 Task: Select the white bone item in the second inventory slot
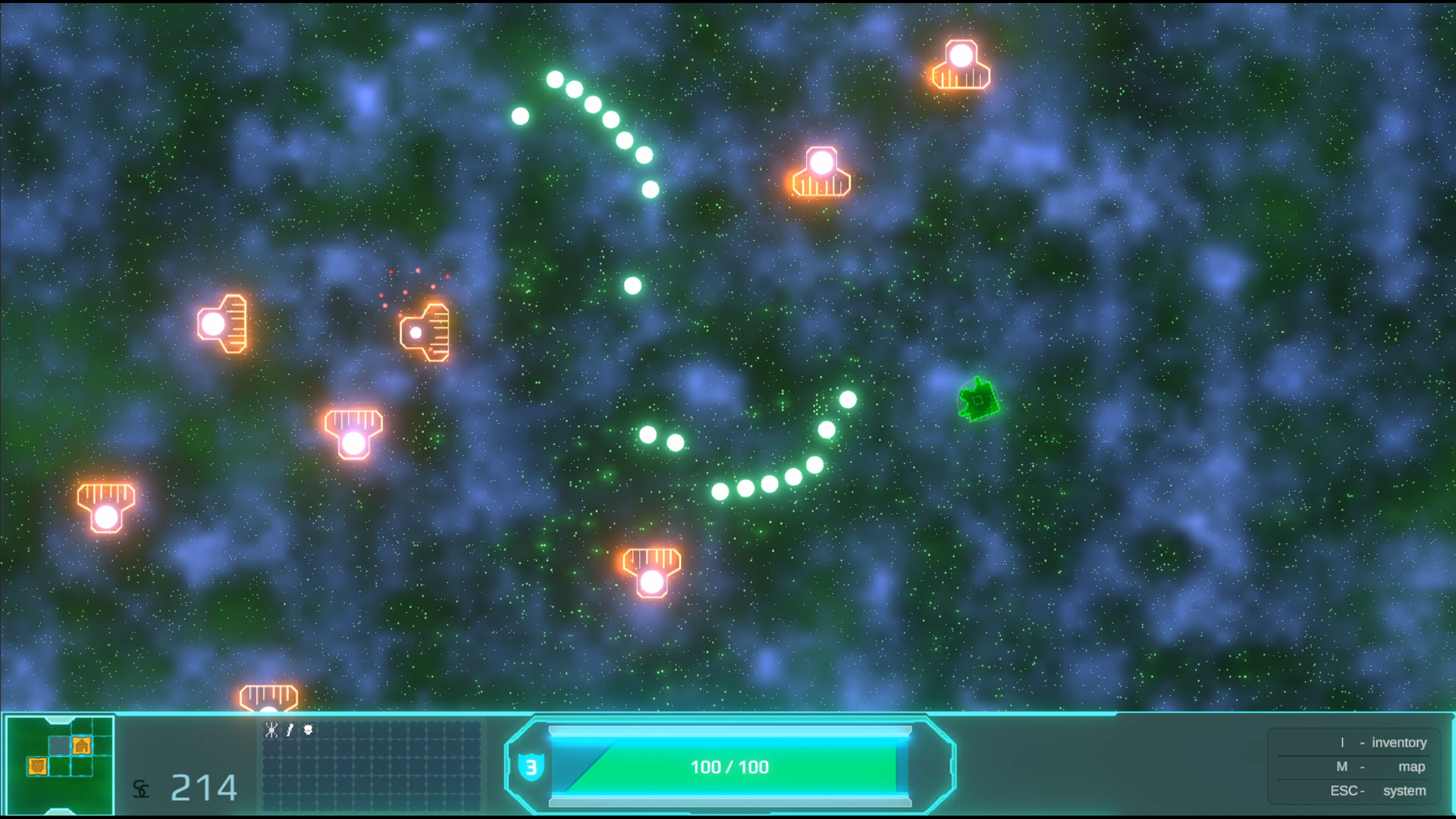pyautogui.click(x=290, y=730)
